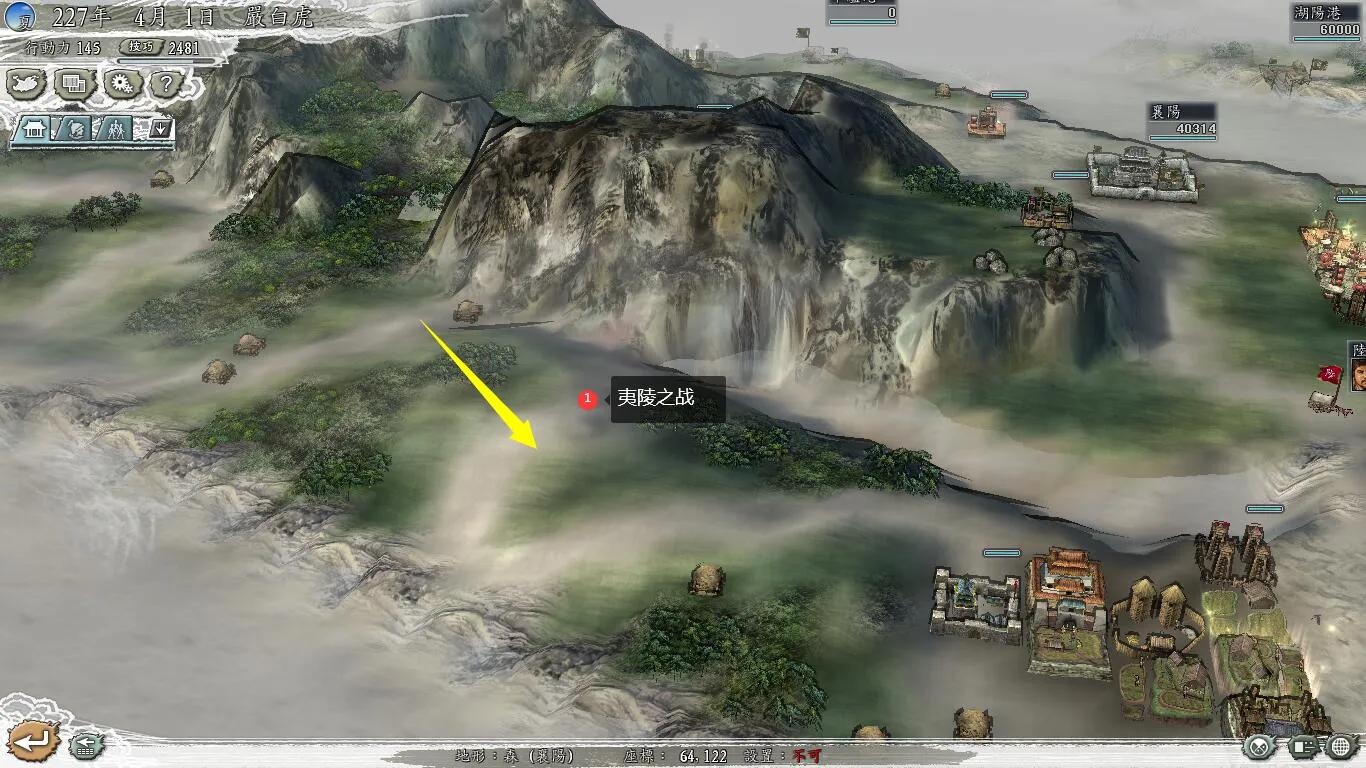Toggle the building view tab with temple icon

point(33,129)
